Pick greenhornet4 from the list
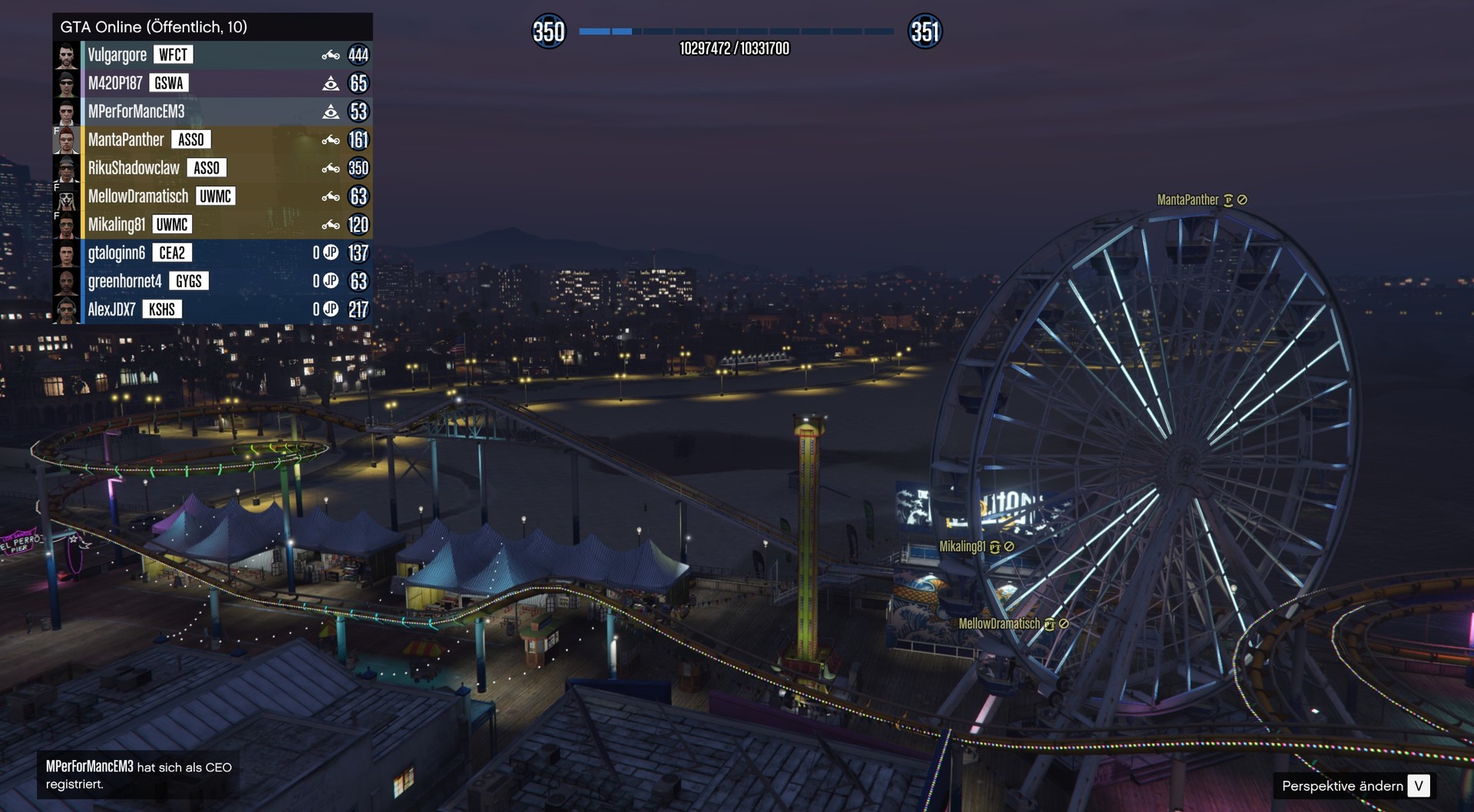1474x812 pixels. (x=124, y=282)
